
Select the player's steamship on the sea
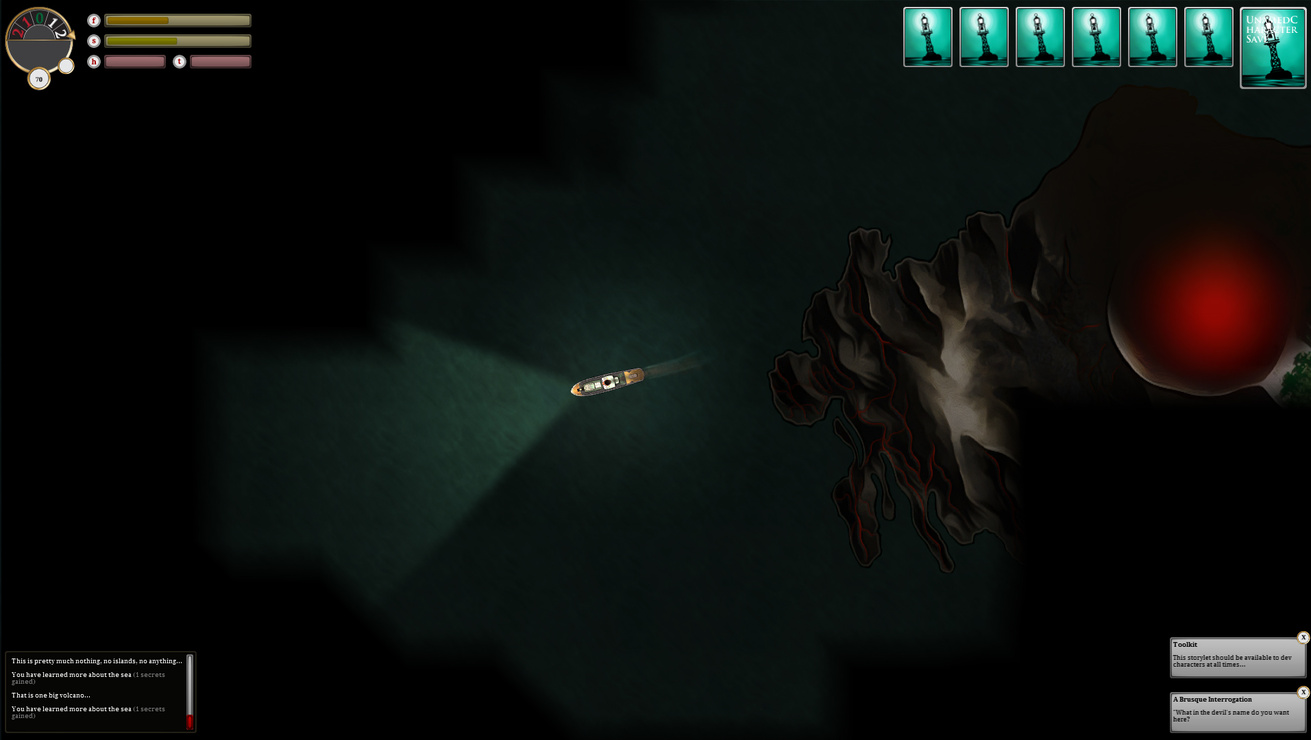point(607,381)
